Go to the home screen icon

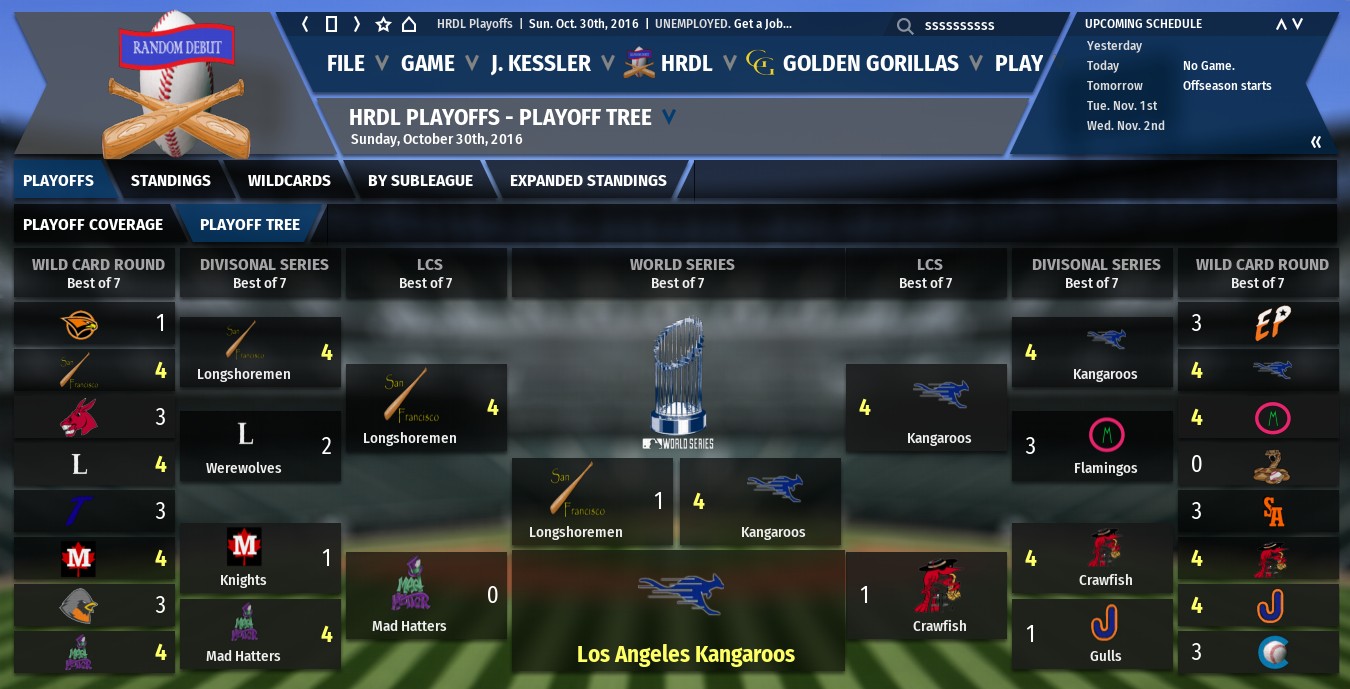point(409,24)
